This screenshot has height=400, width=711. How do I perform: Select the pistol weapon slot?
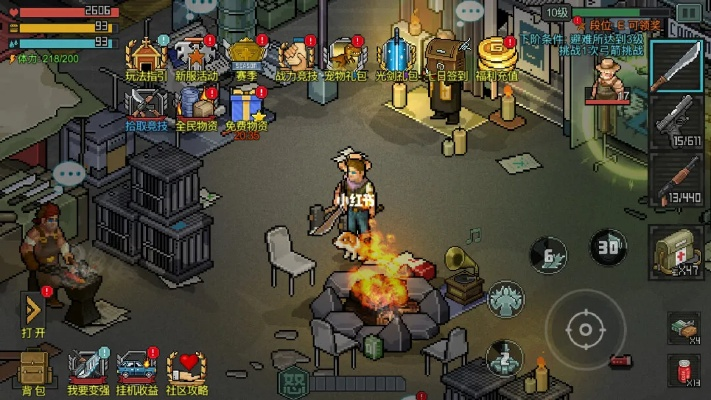pyautogui.click(x=677, y=124)
